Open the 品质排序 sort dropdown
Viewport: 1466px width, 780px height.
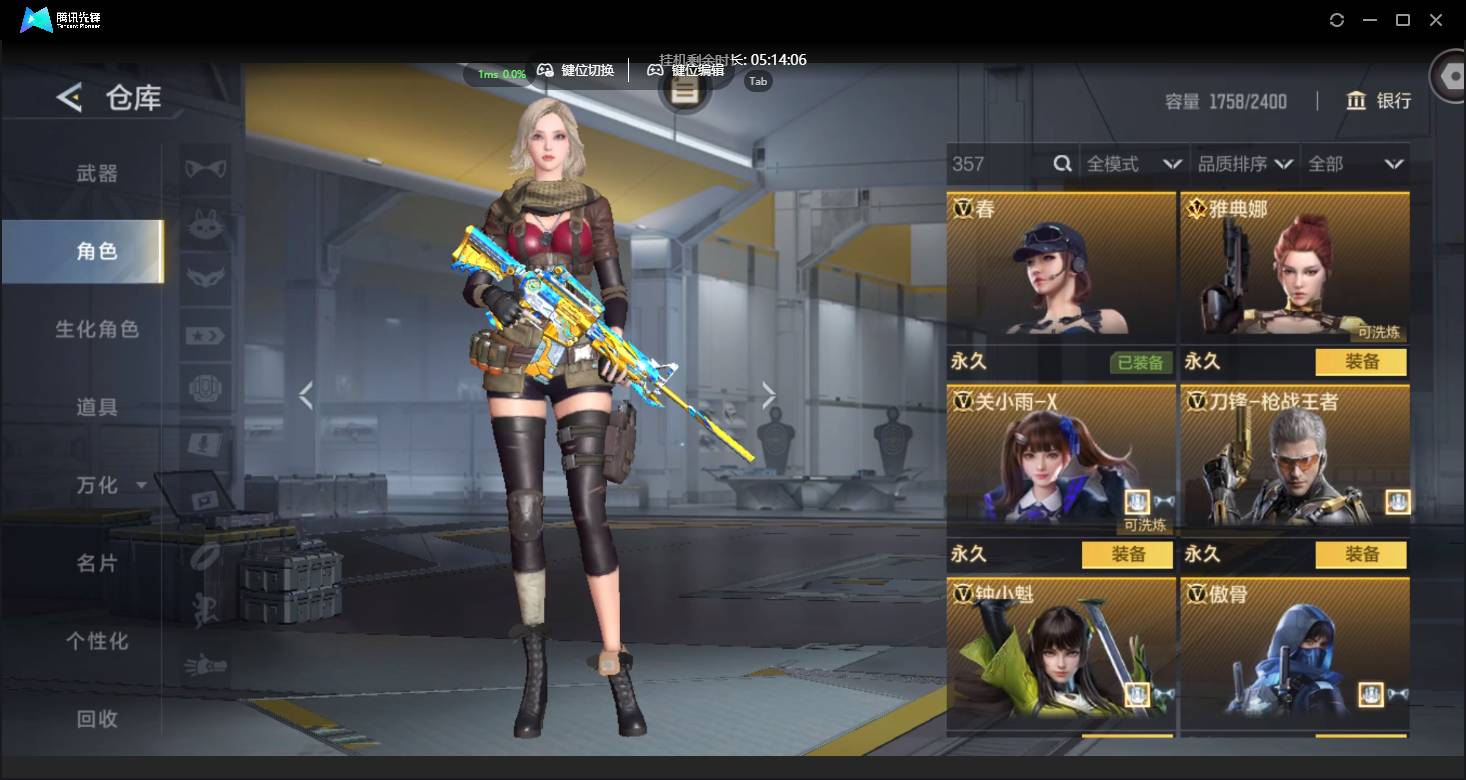click(1245, 164)
